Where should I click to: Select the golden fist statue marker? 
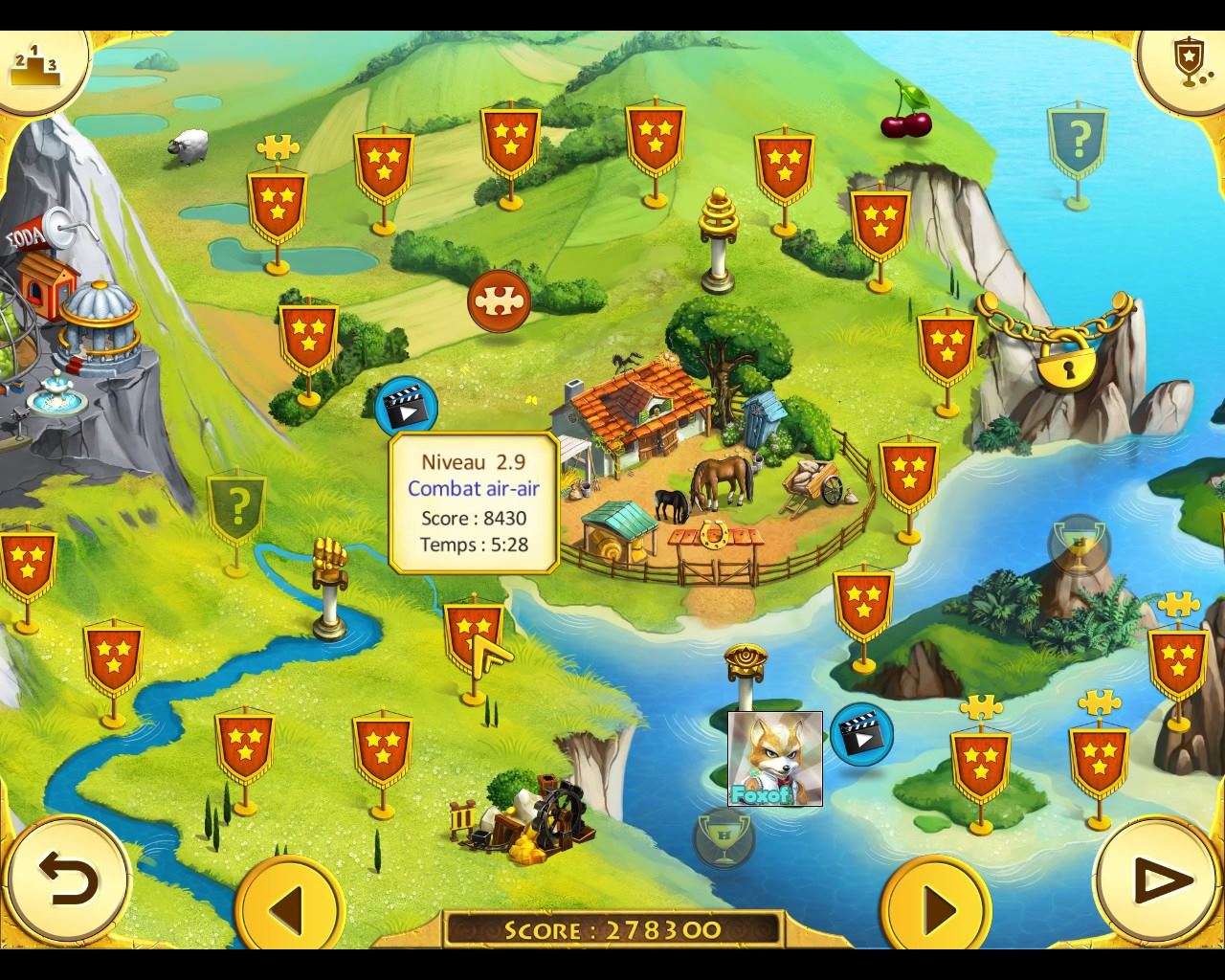pos(329,584)
